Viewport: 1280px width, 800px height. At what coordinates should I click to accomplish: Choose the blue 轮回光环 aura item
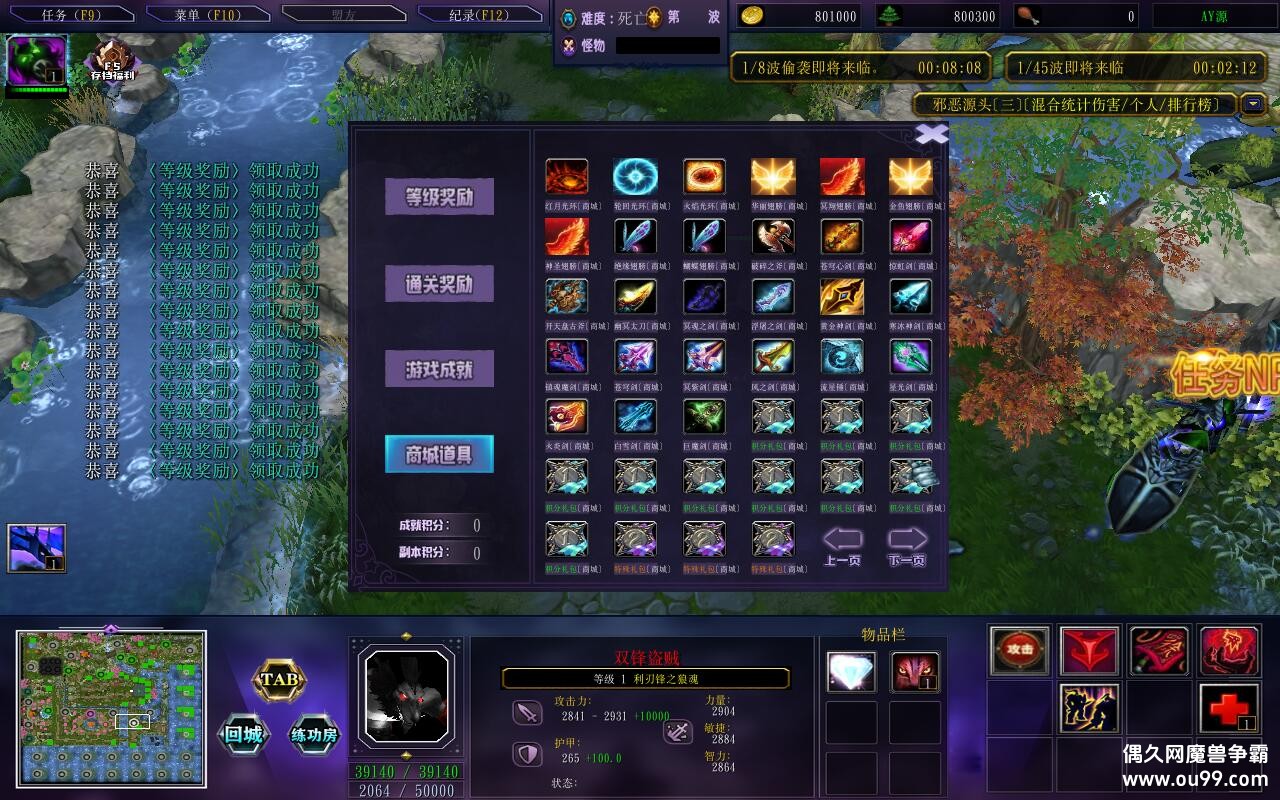pyautogui.click(x=635, y=177)
